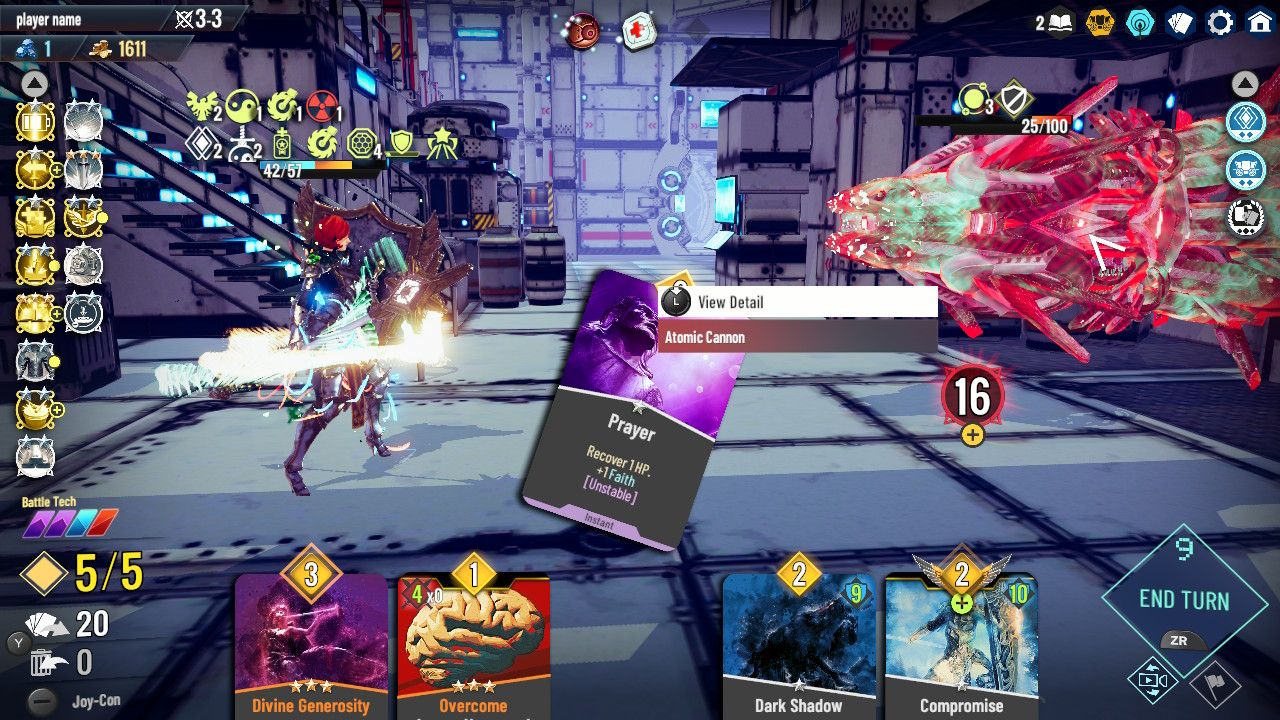Toggle the camera replay button

click(x=1152, y=681)
